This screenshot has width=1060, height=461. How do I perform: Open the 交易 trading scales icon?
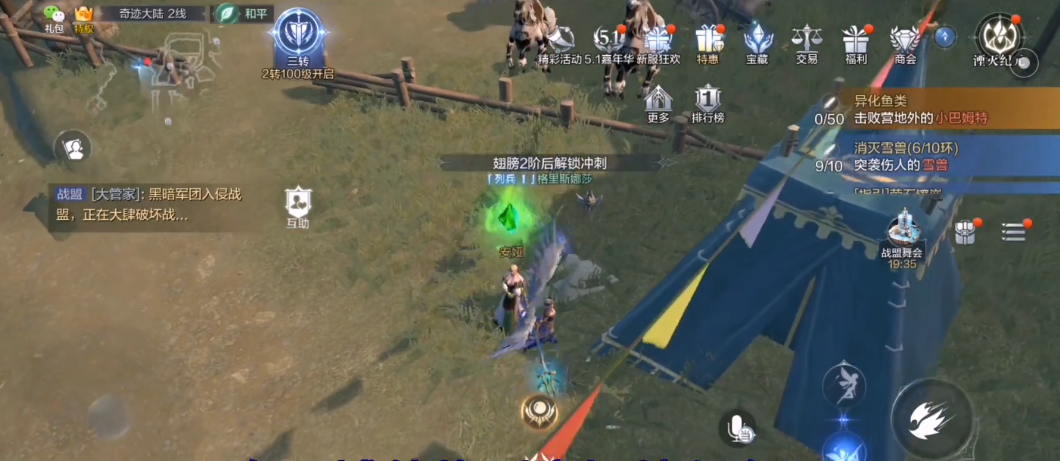click(x=806, y=42)
